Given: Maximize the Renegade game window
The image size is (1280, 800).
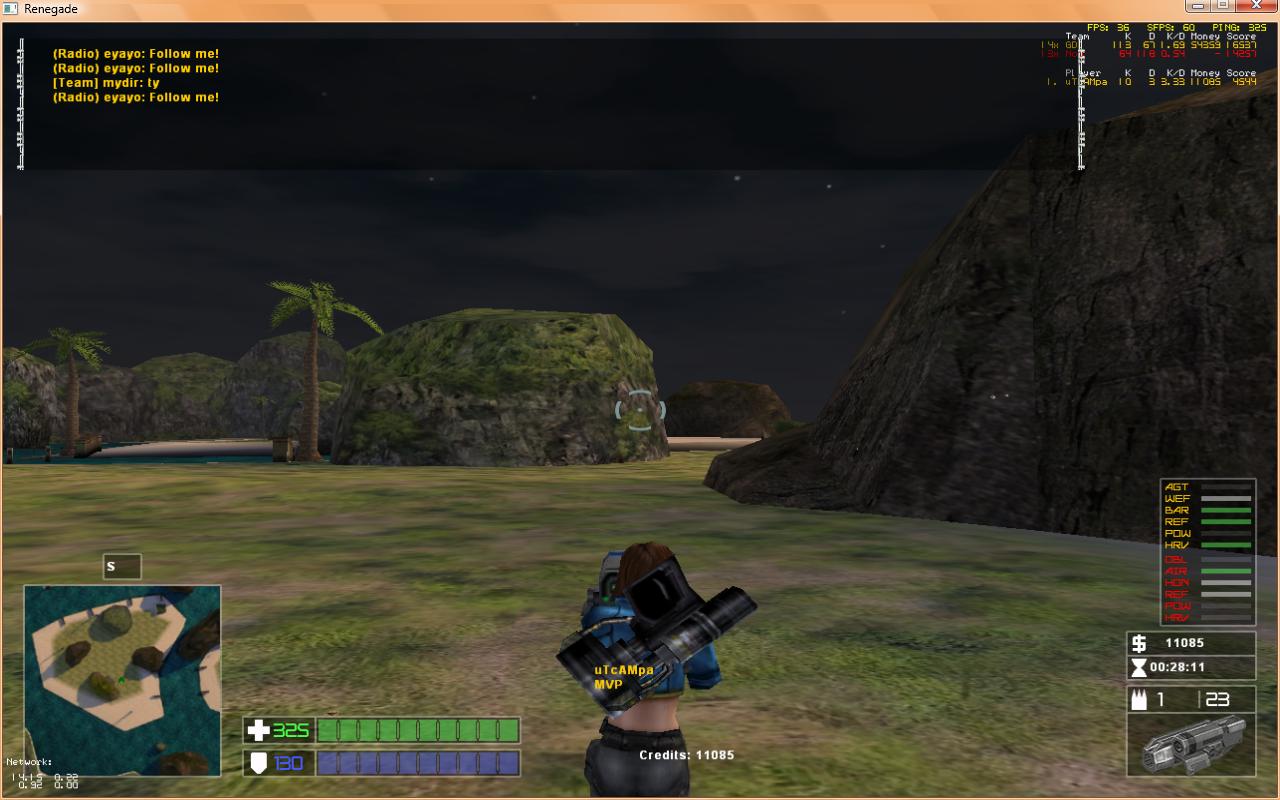Looking at the screenshot, I should pos(1223,7).
